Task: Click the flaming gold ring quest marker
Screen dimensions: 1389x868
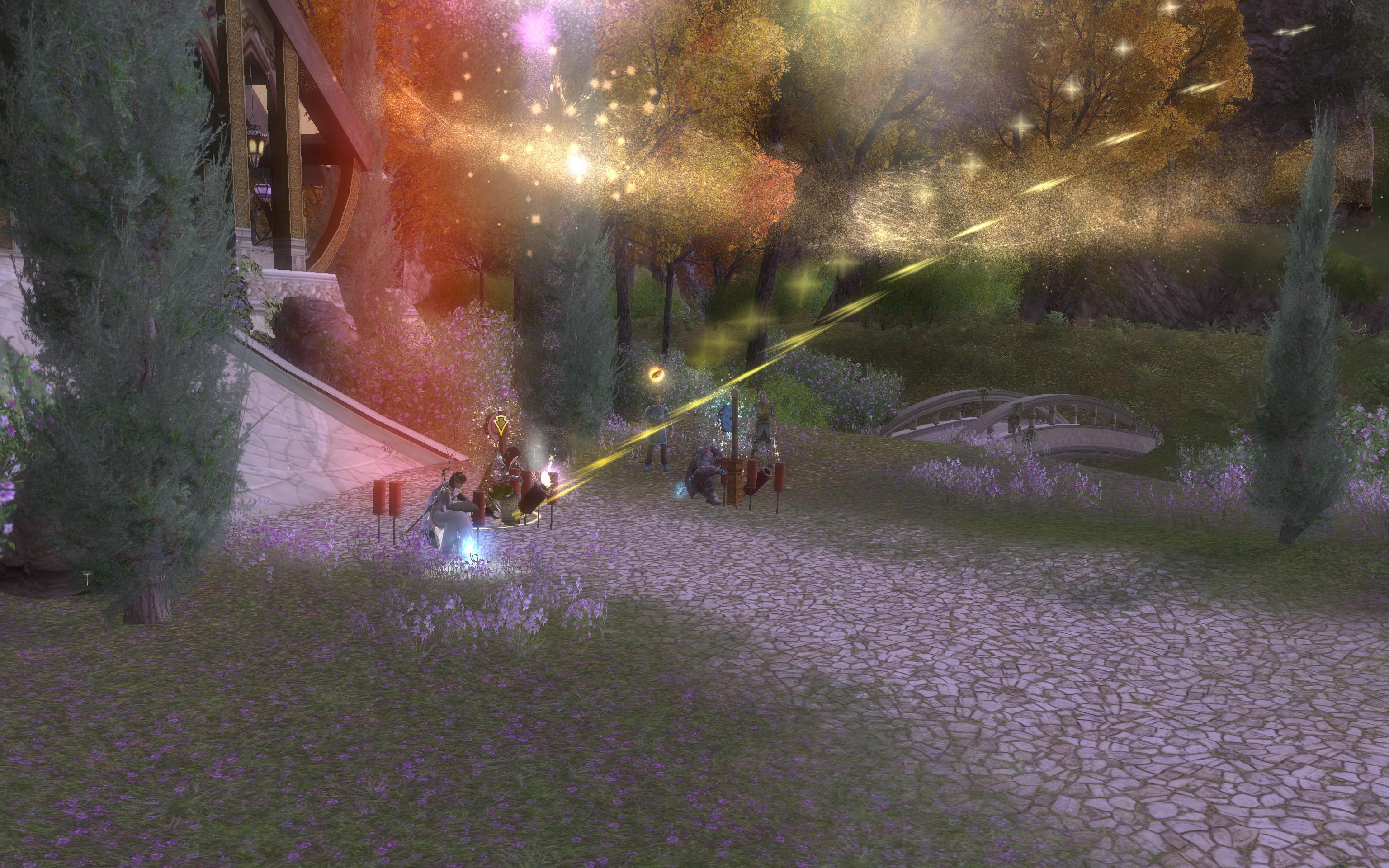Action: pos(656,375)
